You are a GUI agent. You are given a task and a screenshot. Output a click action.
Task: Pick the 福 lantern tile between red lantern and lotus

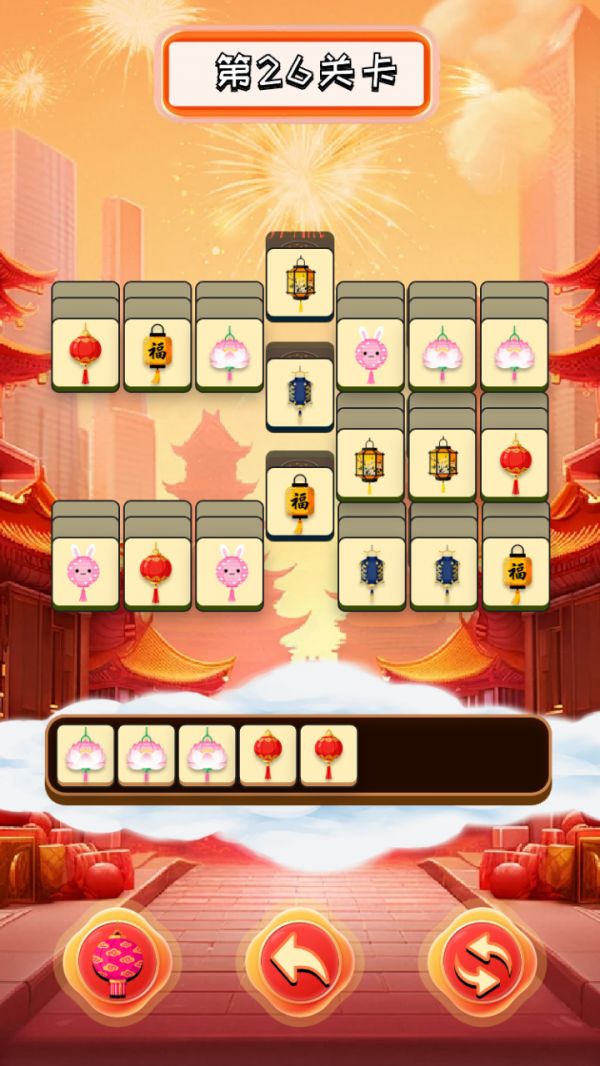pos(156,353)
